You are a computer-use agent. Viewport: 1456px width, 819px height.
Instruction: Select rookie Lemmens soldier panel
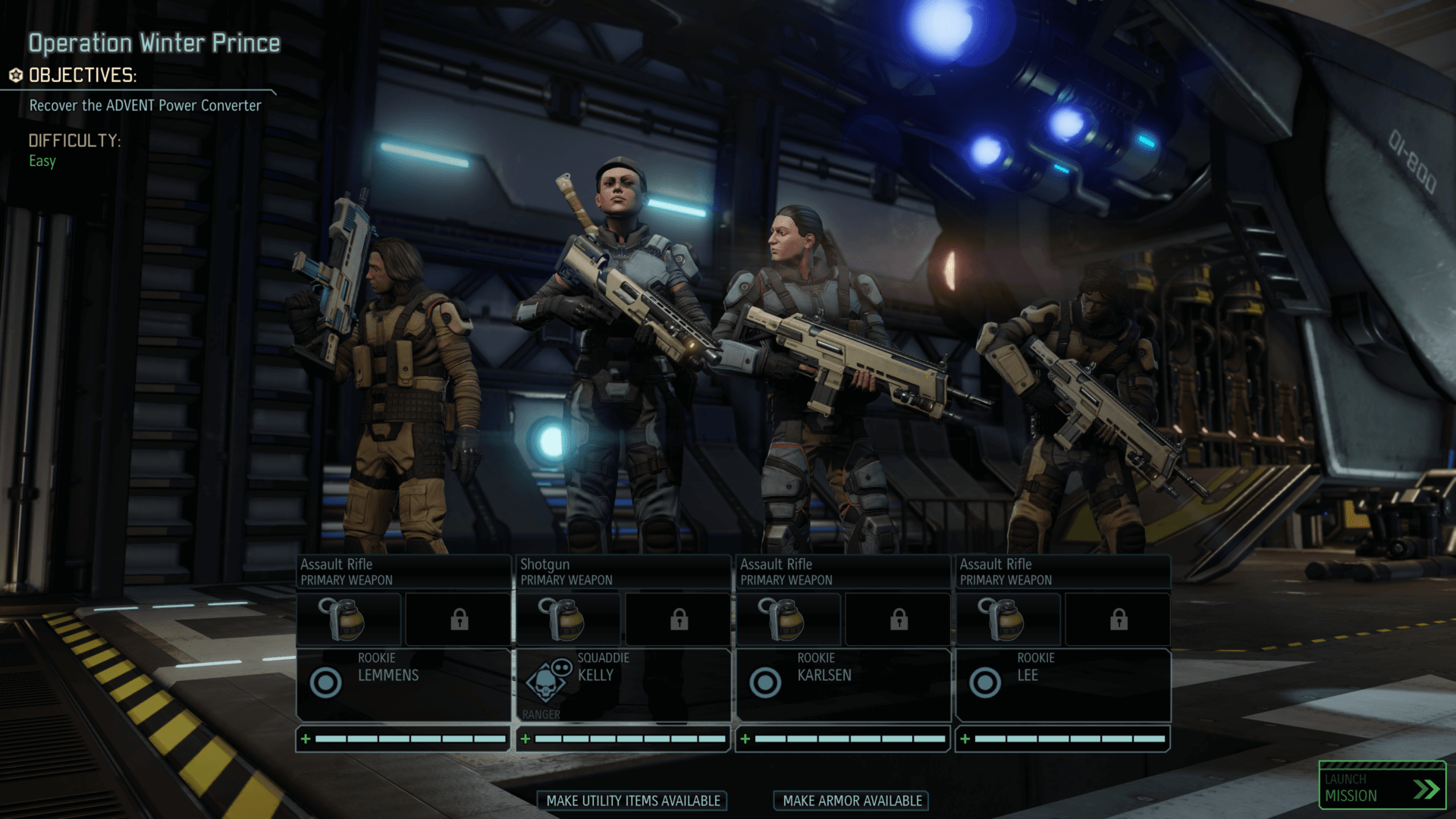(403, 684)
